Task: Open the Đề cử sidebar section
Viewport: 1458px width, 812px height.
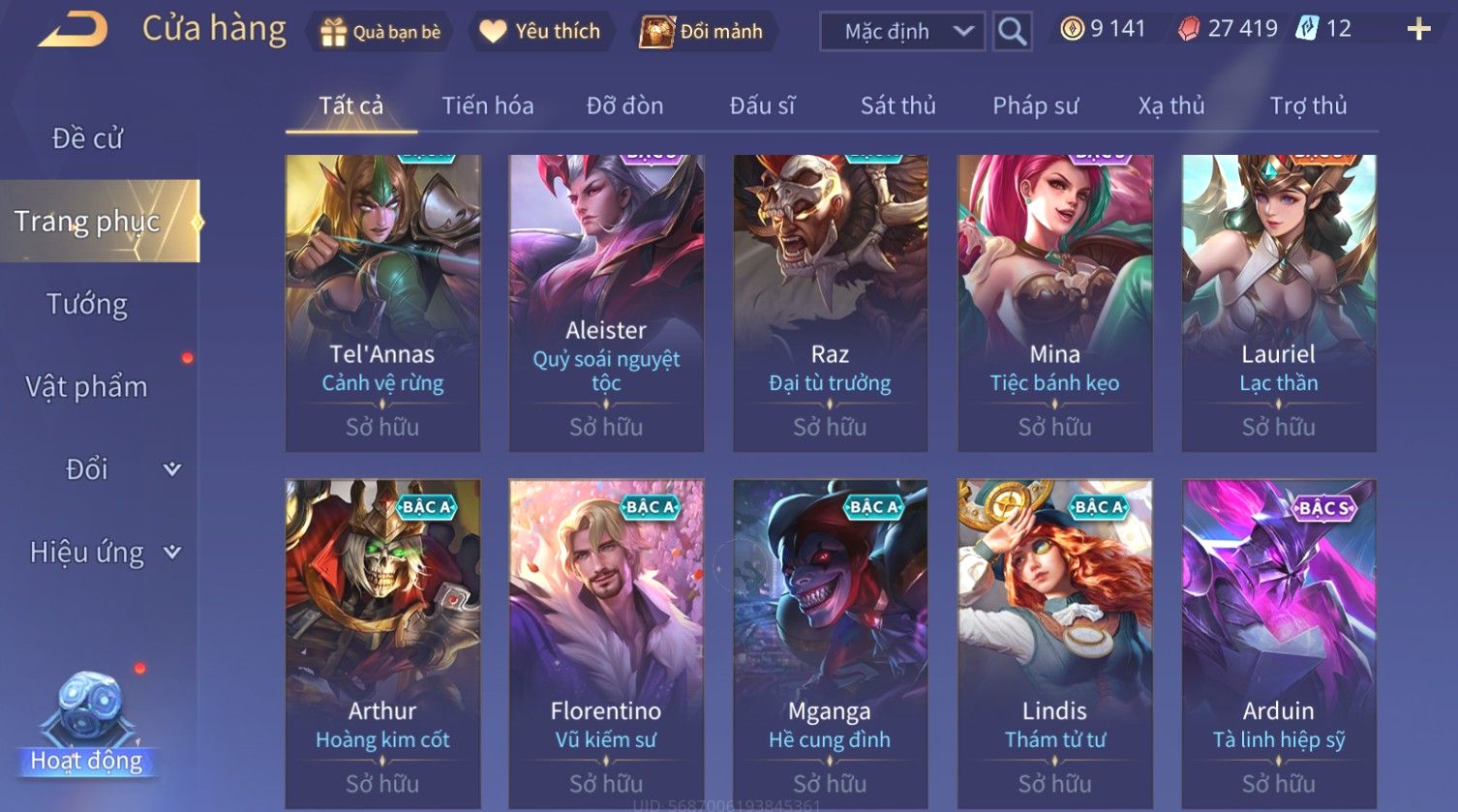Action: pos(87,138)
